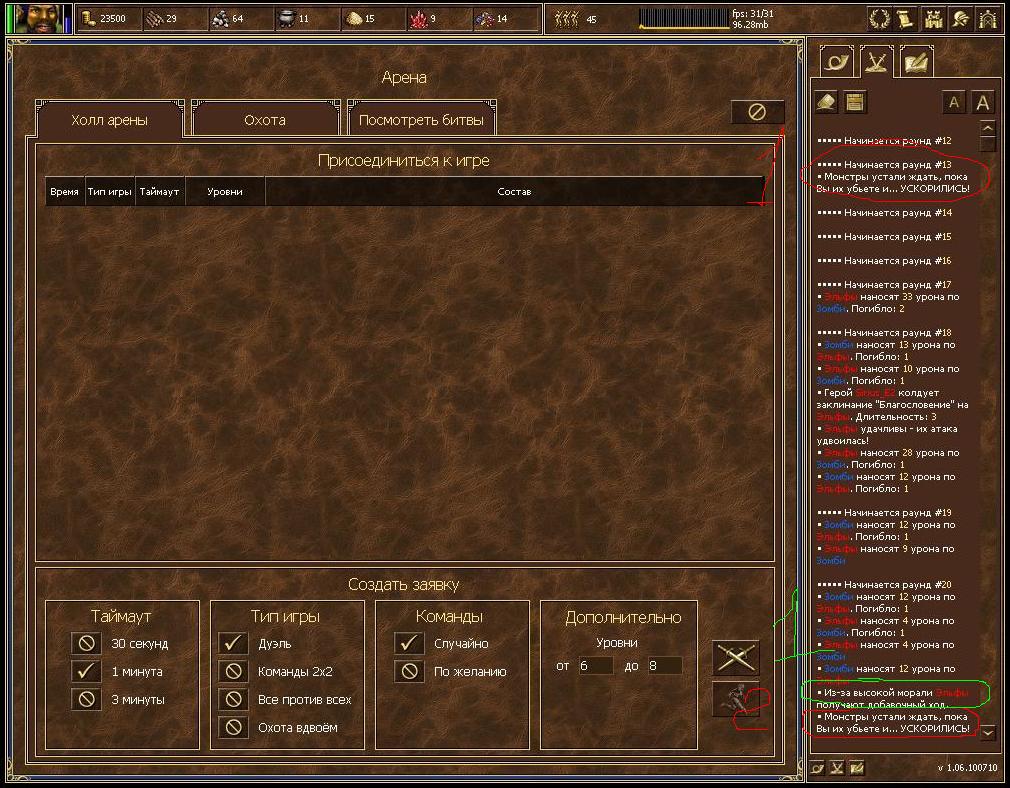Click the minimum level field showing 6
The height and width of the screenshot is (788, 1010).
pos(595,665)
